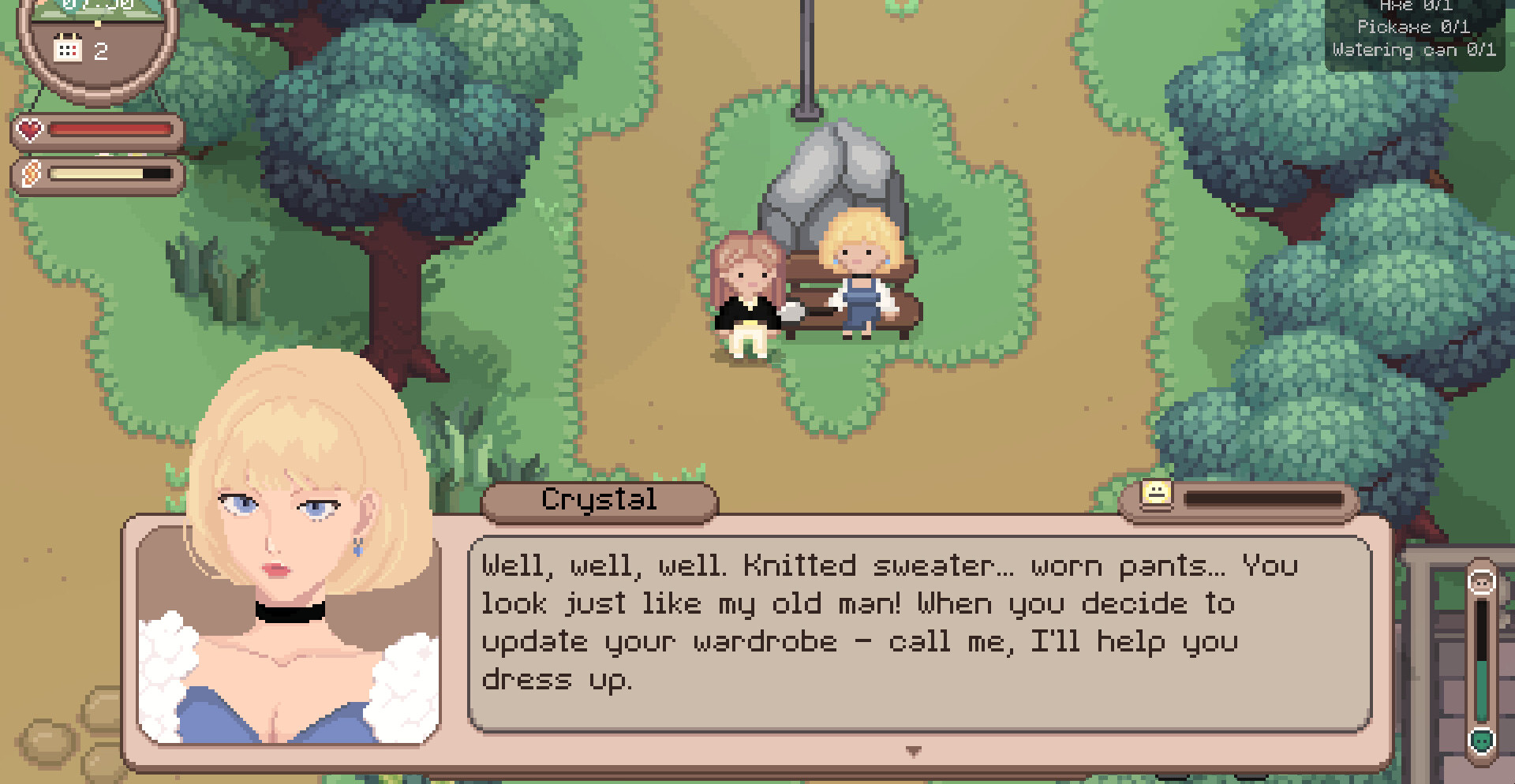Advance dialogue with the down-arrow indicator
Screen dimensions: 1515x784
[913, 751]
